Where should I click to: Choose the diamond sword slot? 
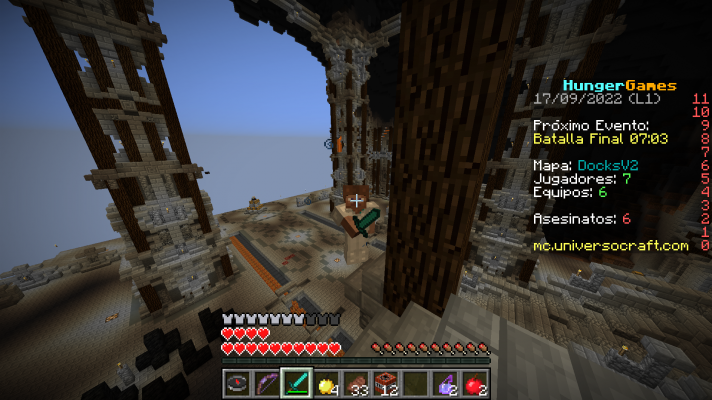[x=297, y=382]
